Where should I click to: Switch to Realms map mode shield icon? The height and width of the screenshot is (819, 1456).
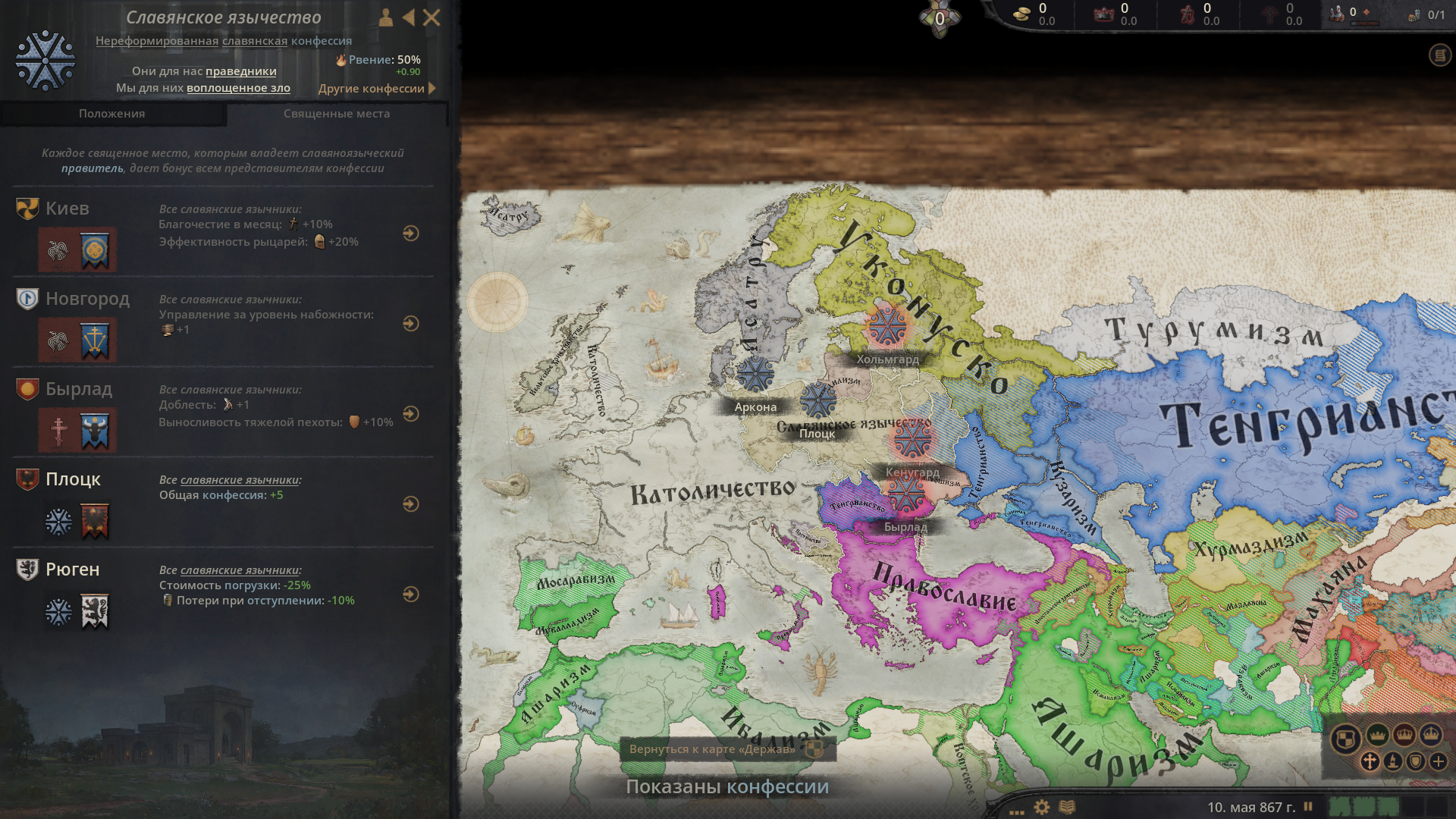[1345, 738]
